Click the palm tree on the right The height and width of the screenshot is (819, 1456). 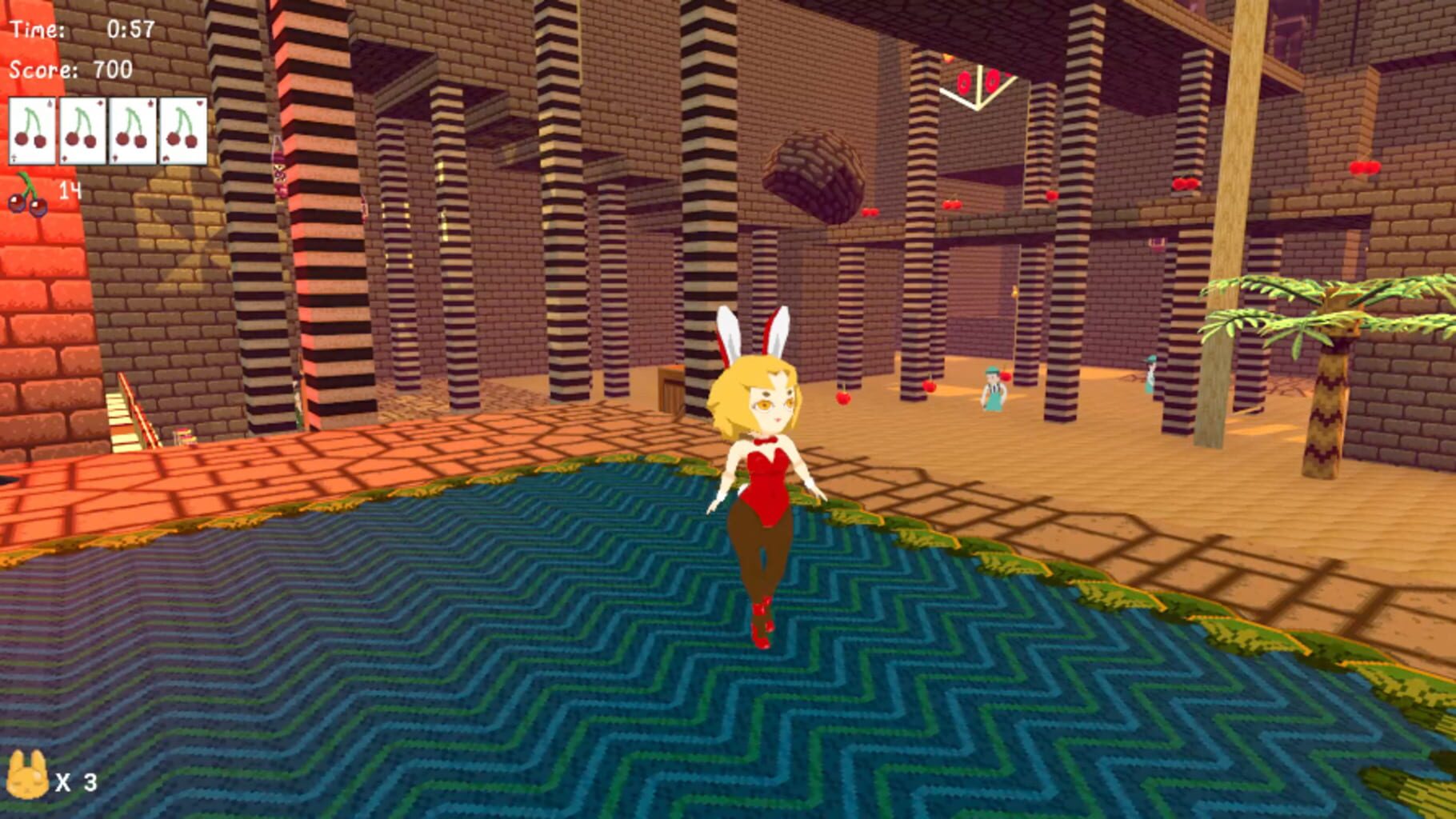[x=1328, y=384]
